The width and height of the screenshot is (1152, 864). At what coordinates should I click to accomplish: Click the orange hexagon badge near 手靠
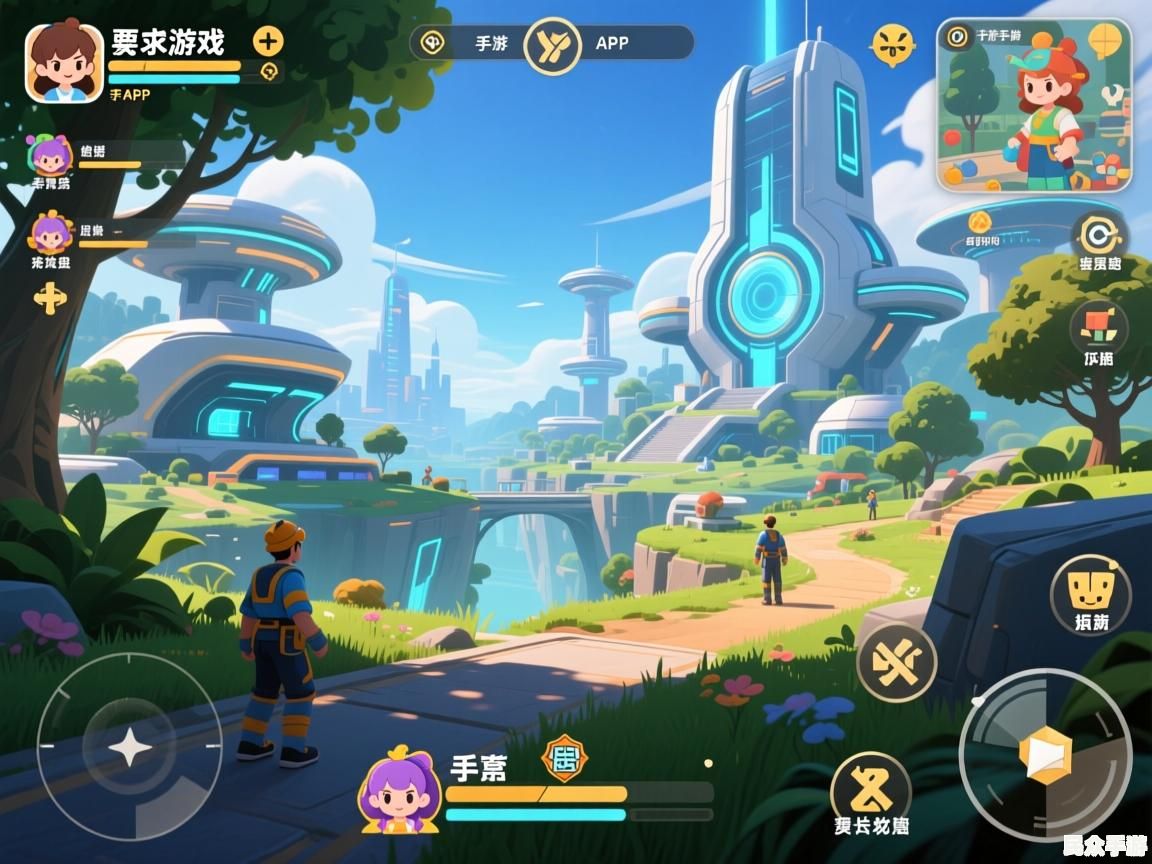coord(564,757)
